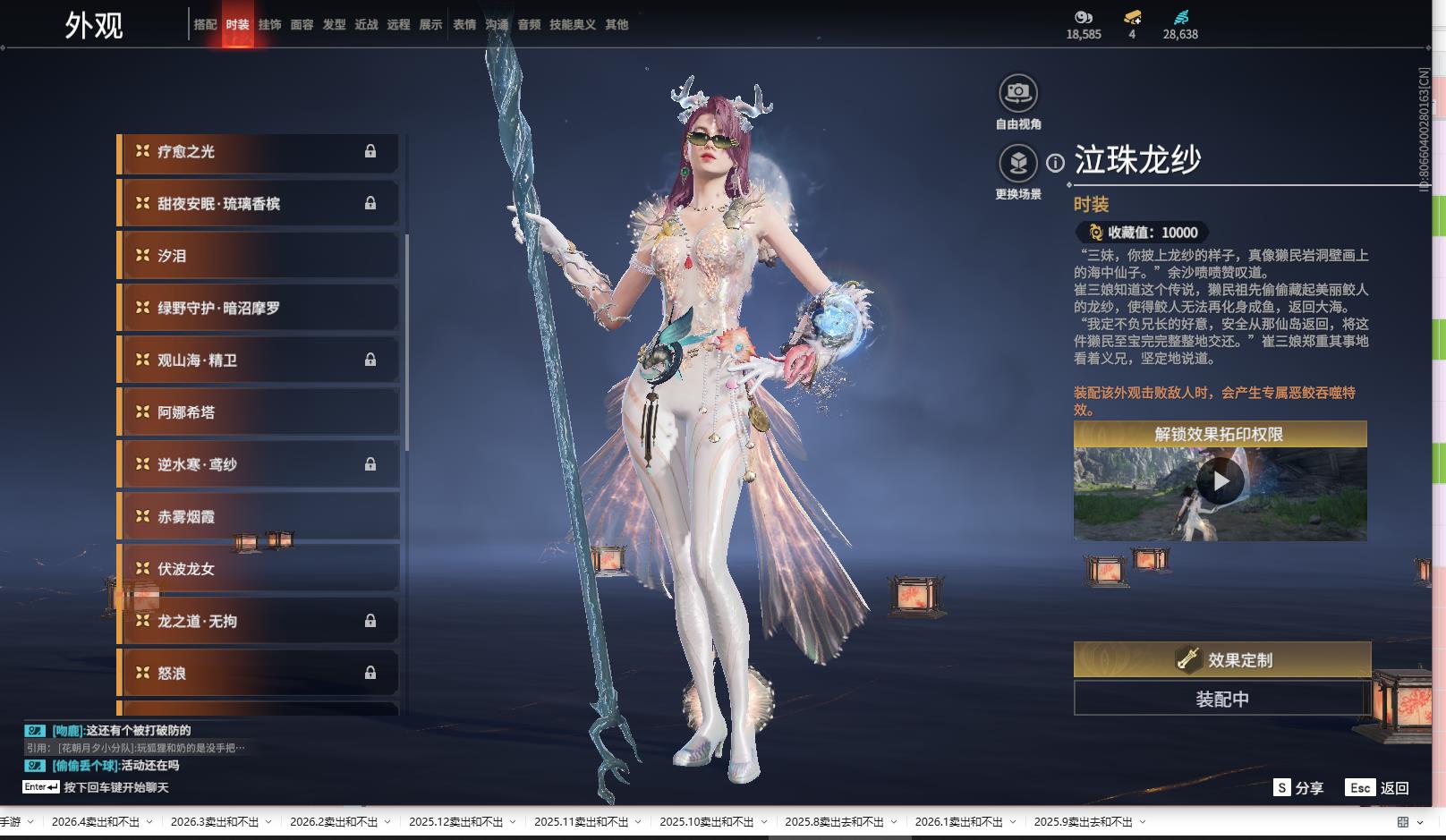Select the 面容 tab
This screenshot has width=1446, height=840.
tap(302, 25)
